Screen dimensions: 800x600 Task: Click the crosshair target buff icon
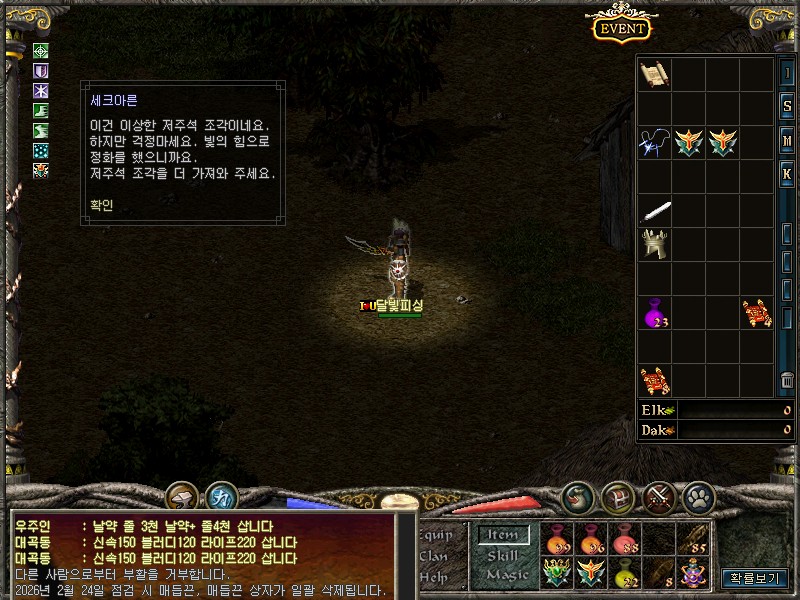41,51
